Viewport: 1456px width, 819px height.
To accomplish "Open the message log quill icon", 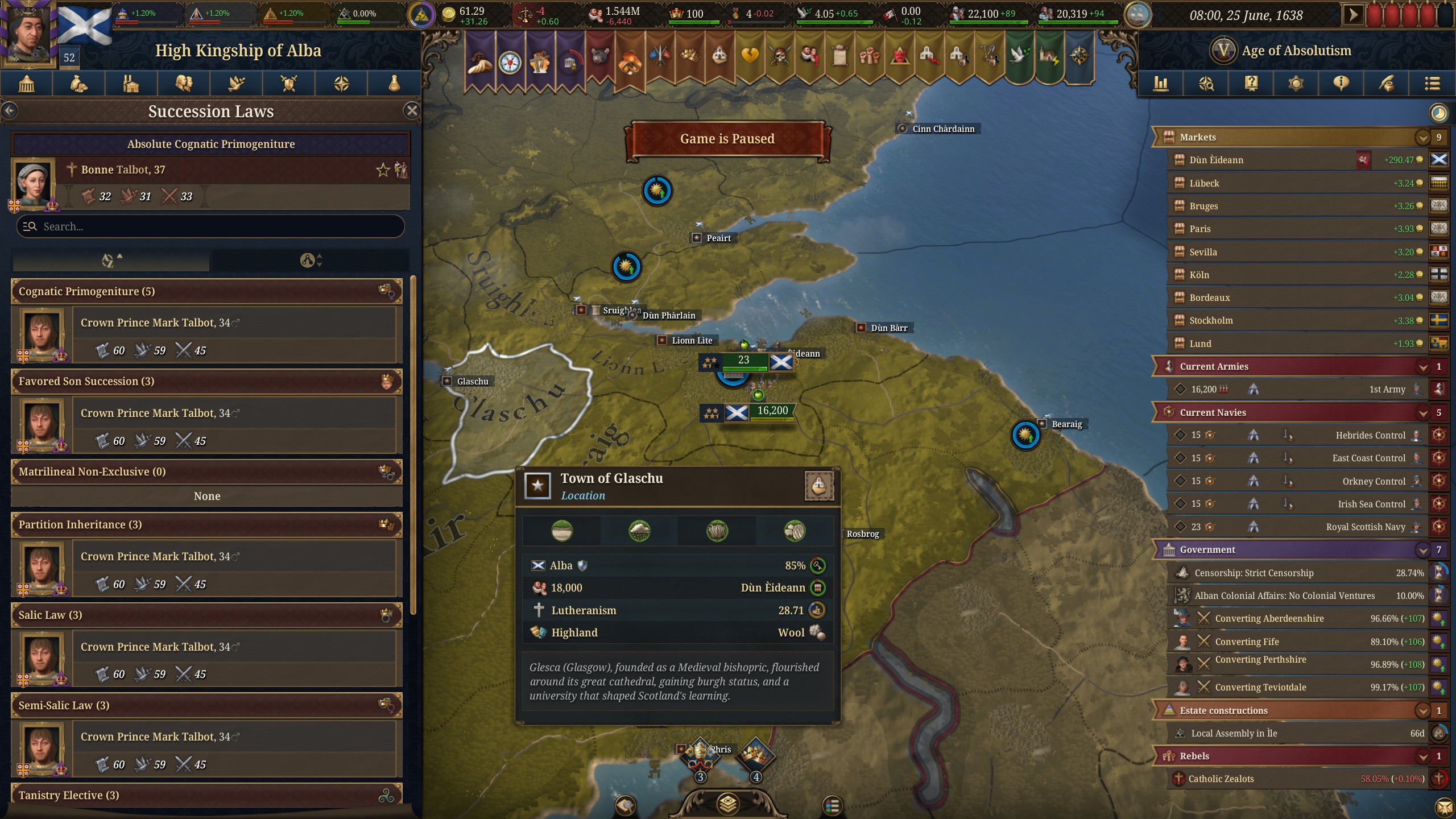I will (x=1387, y=84).
